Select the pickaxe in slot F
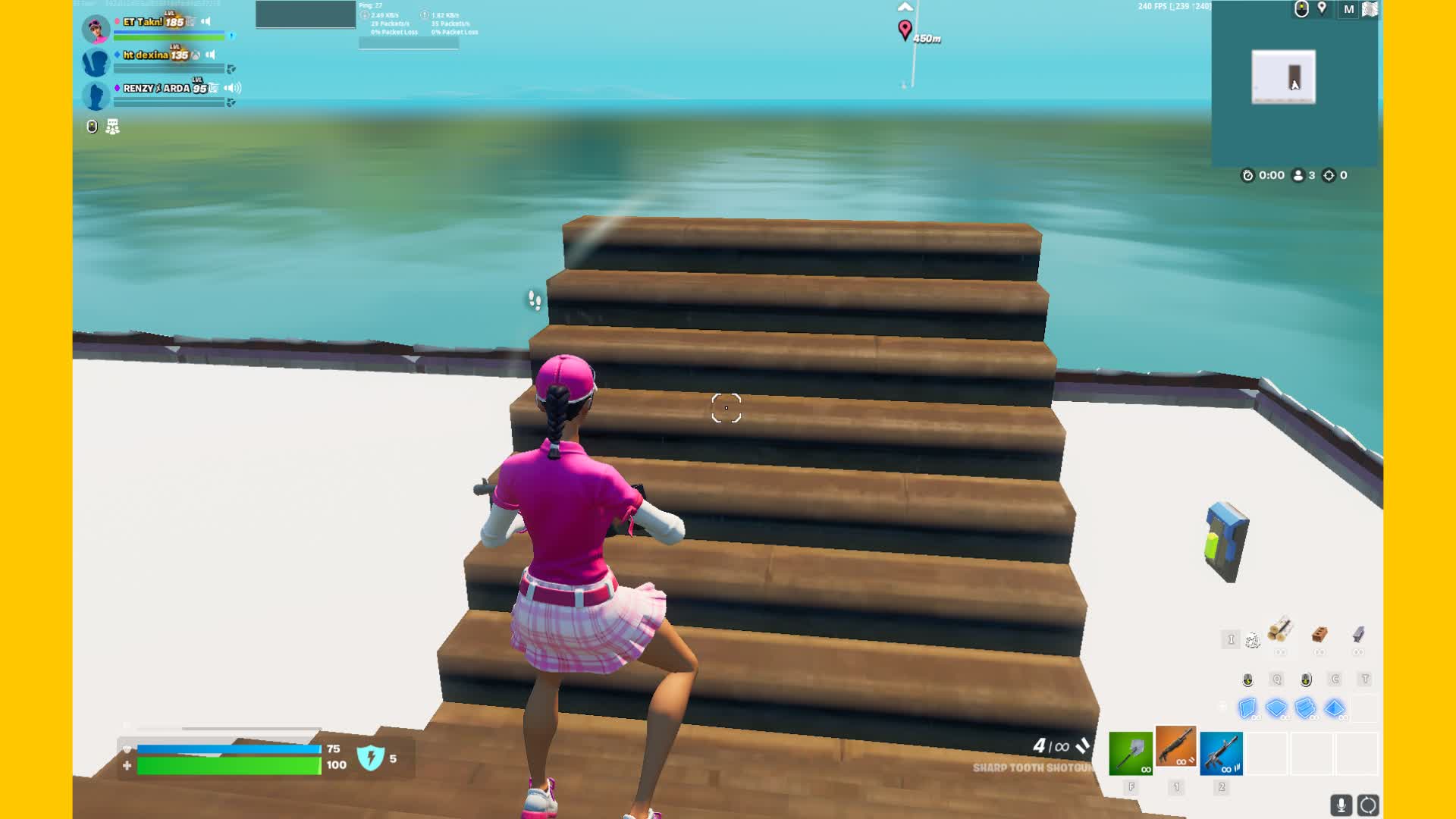Image resolution: width=1456 pixels, height=819 pixels. pyautogui.click(x=1131, y=752)
